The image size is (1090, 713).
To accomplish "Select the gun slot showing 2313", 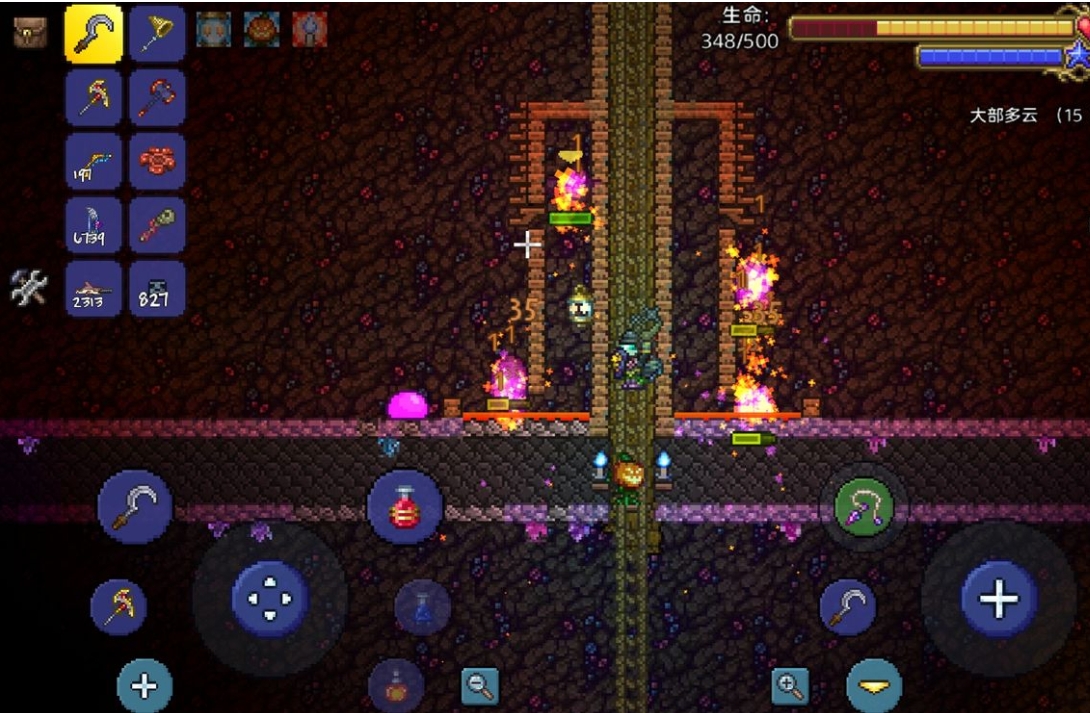I will pyautogui.click(x=94, y=289).
